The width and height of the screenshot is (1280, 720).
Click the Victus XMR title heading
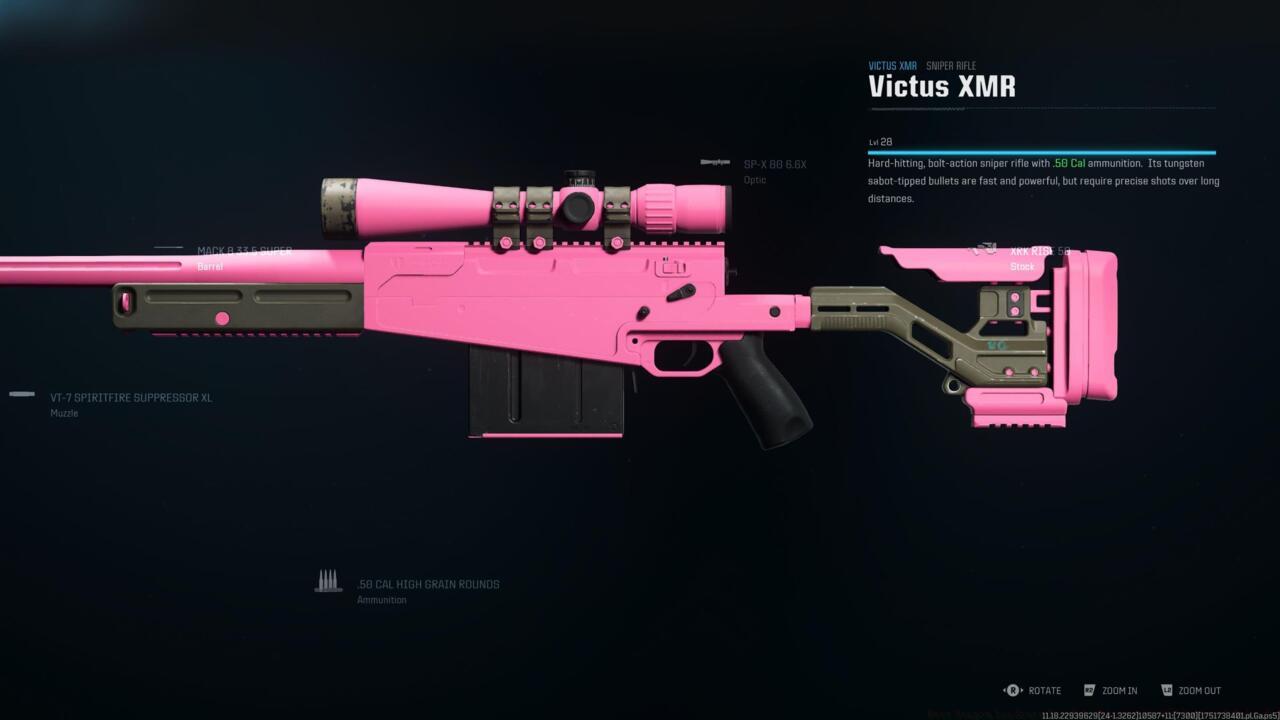coord(941,87)
